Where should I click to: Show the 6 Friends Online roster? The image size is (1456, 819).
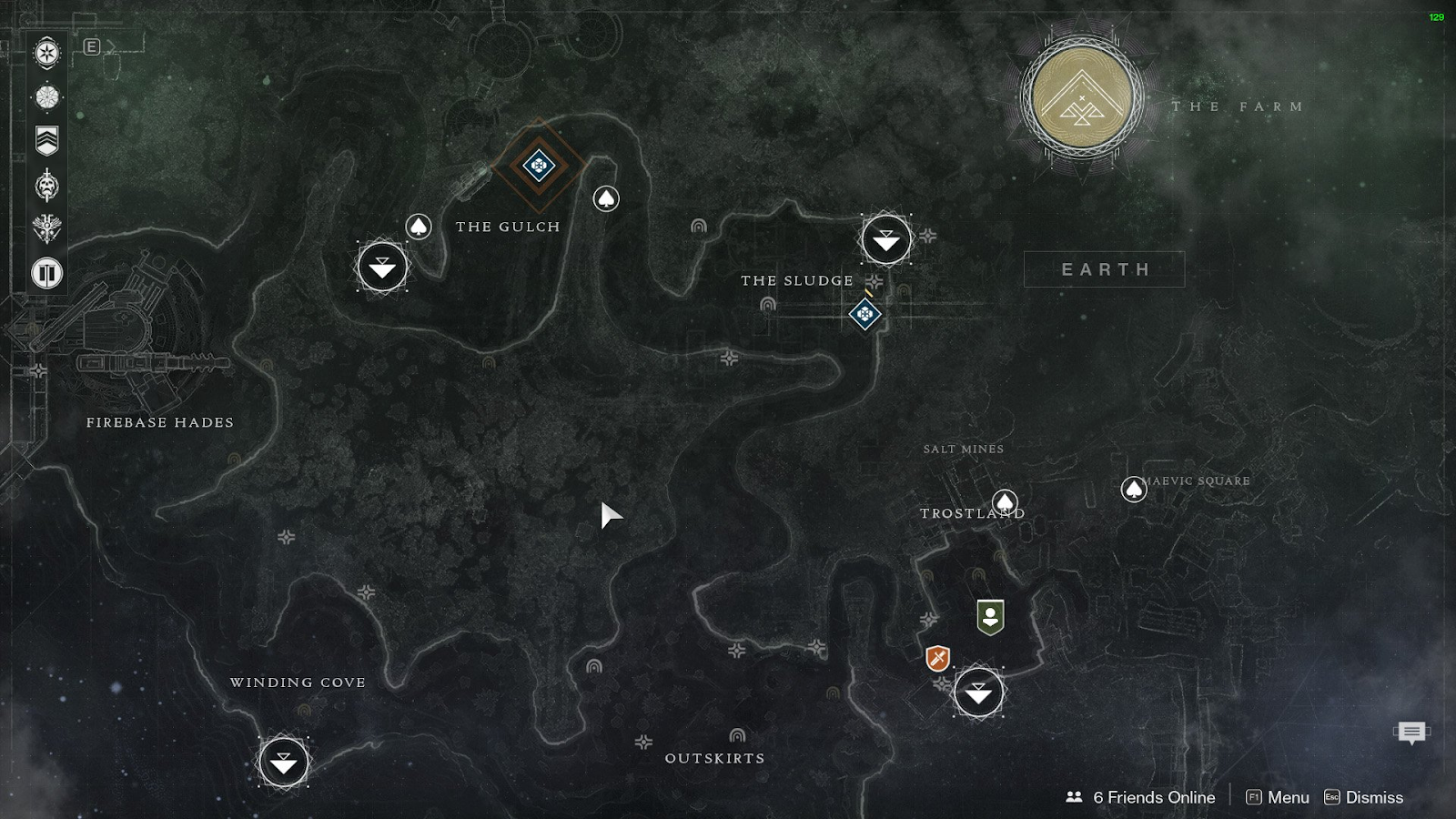pos(1141,797)
